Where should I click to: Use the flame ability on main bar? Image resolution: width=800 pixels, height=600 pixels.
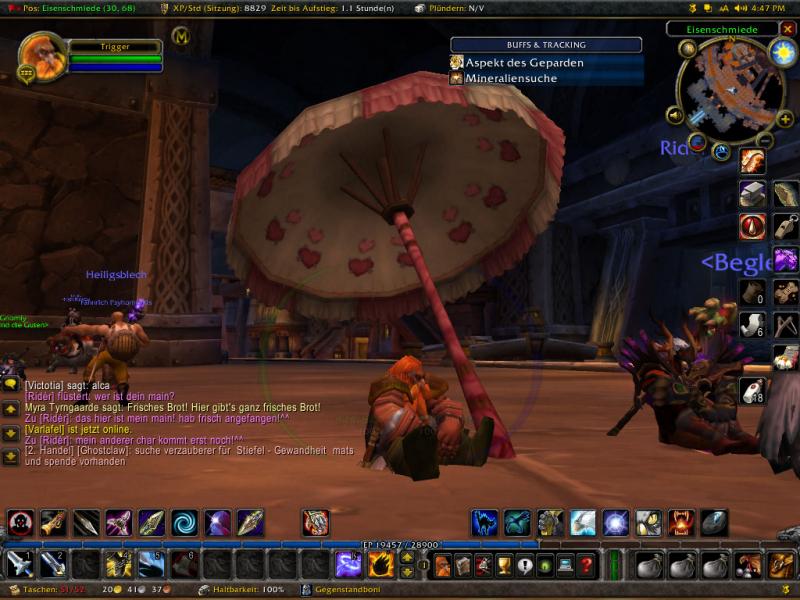[381, 565]
